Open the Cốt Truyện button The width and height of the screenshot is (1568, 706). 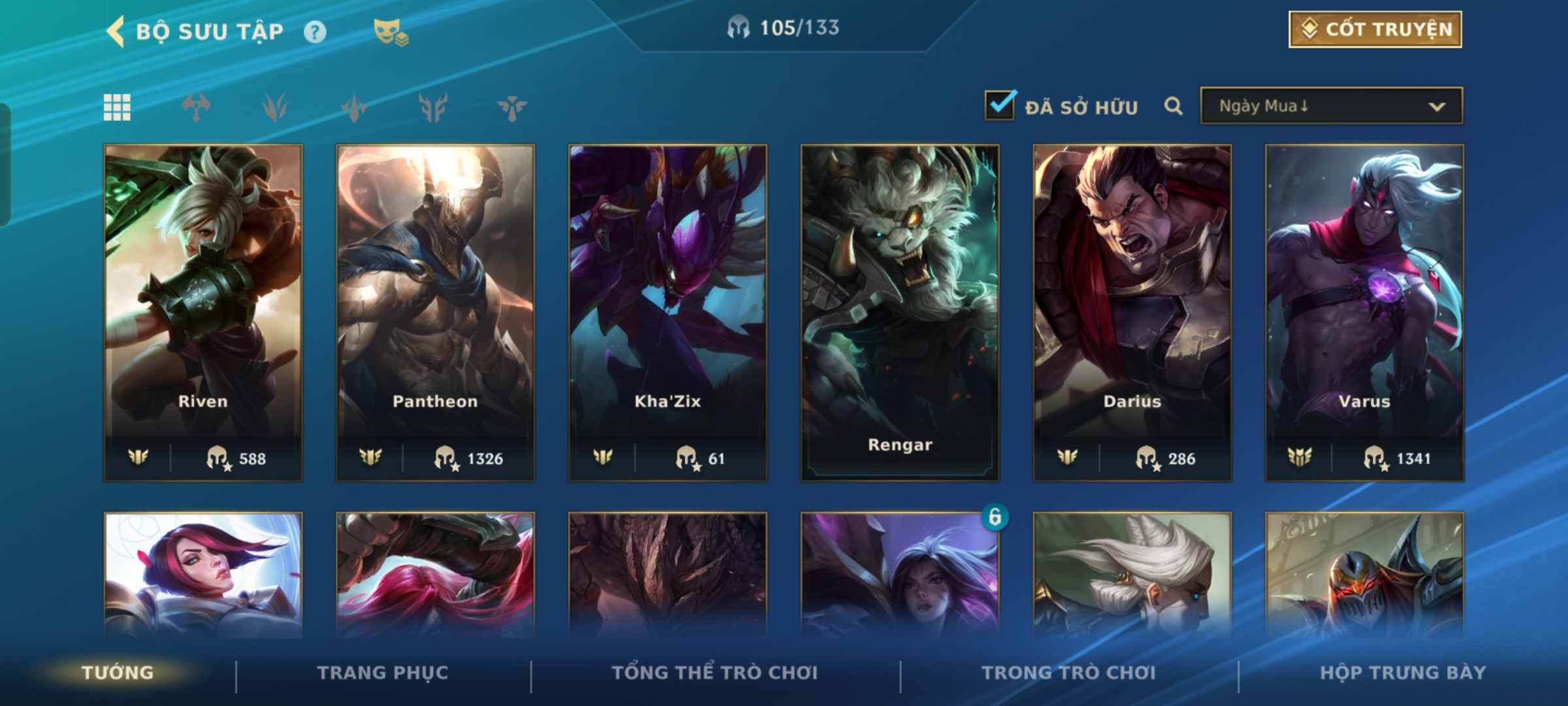click(x=1375, y=29)
